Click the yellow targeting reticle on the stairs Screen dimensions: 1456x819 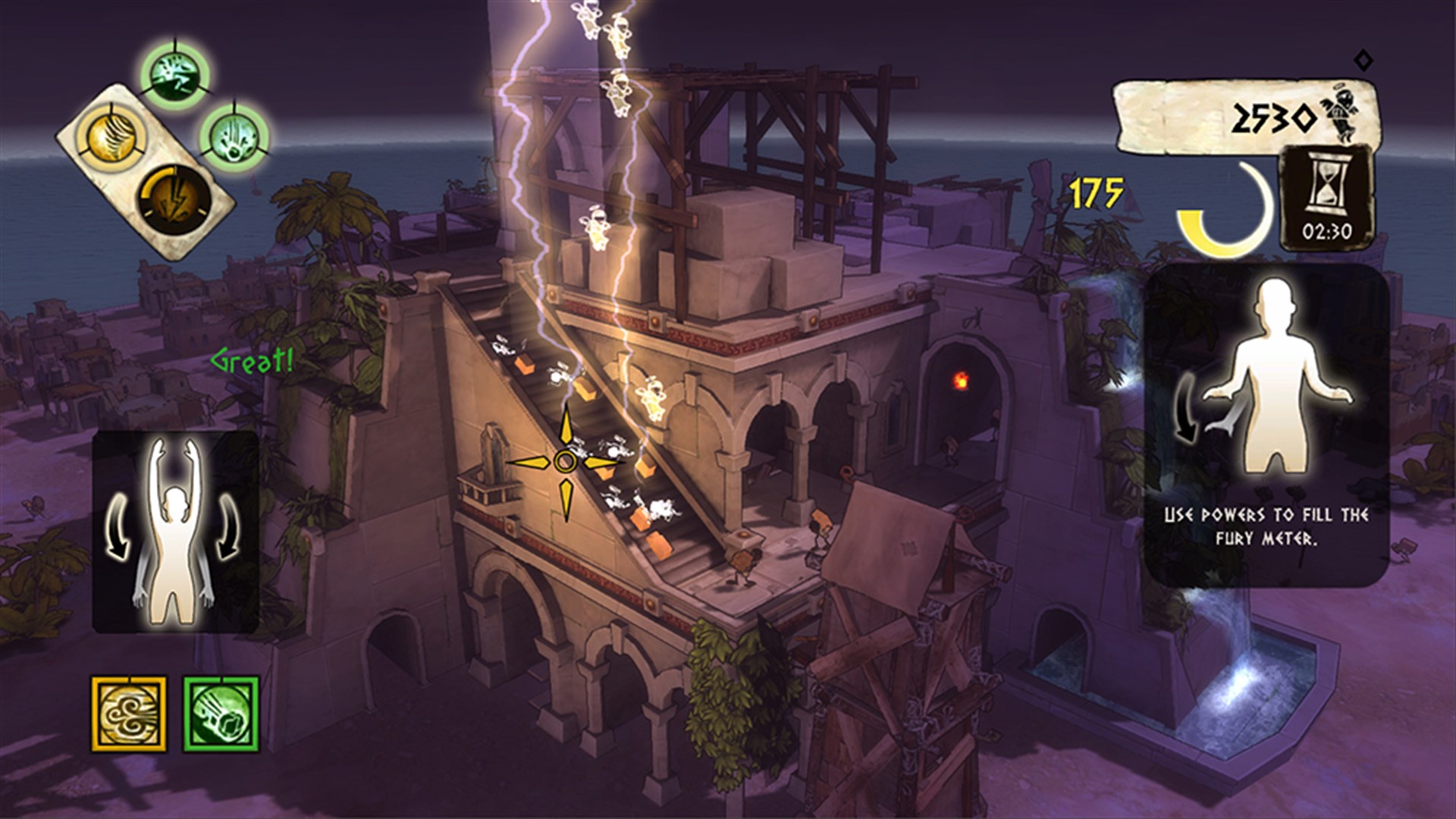(x=565, y=459)
